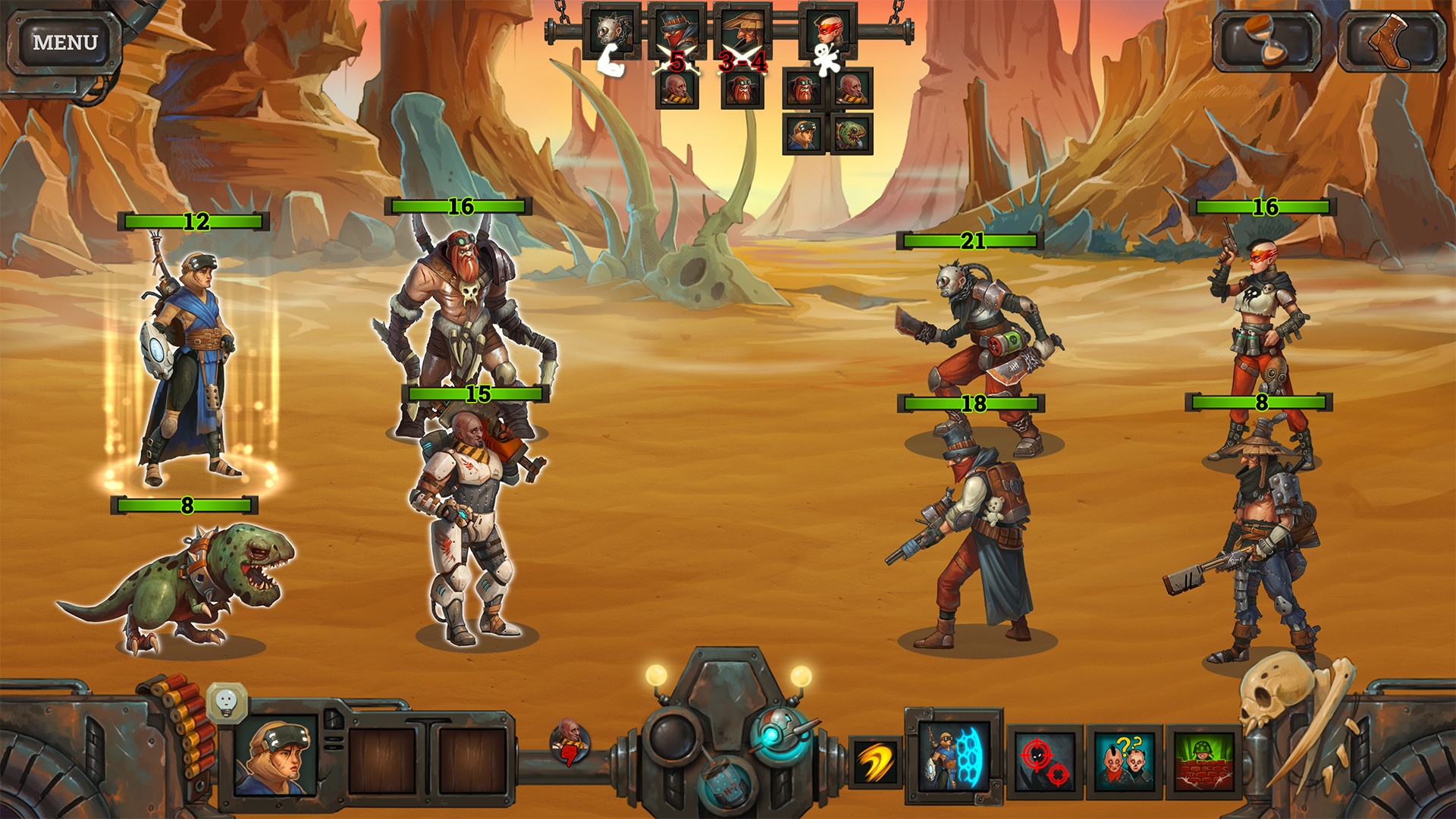Screen dimensions: 1456x819
Task: Click the power socket icon above portrait
Action: 227,700
